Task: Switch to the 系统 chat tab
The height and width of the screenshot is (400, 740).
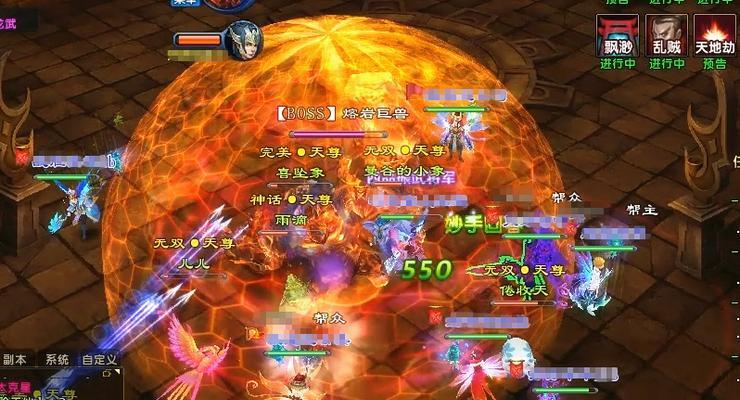Action: (x=57, y=360)
